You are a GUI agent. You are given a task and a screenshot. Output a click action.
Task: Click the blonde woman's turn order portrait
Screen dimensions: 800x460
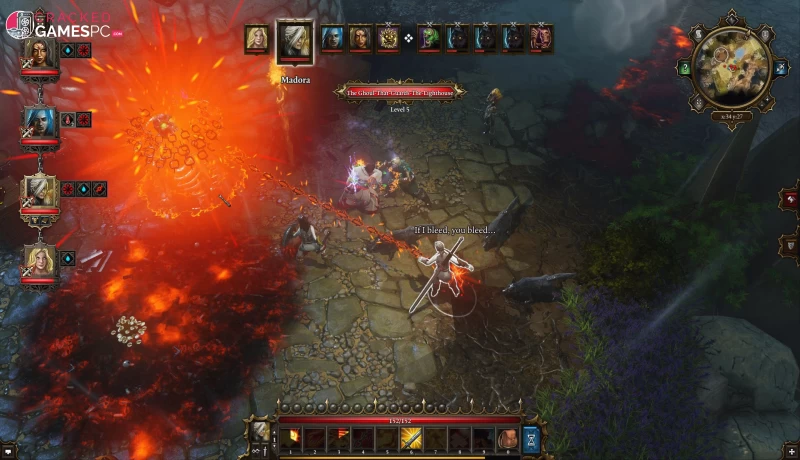(x=257, y=39)
